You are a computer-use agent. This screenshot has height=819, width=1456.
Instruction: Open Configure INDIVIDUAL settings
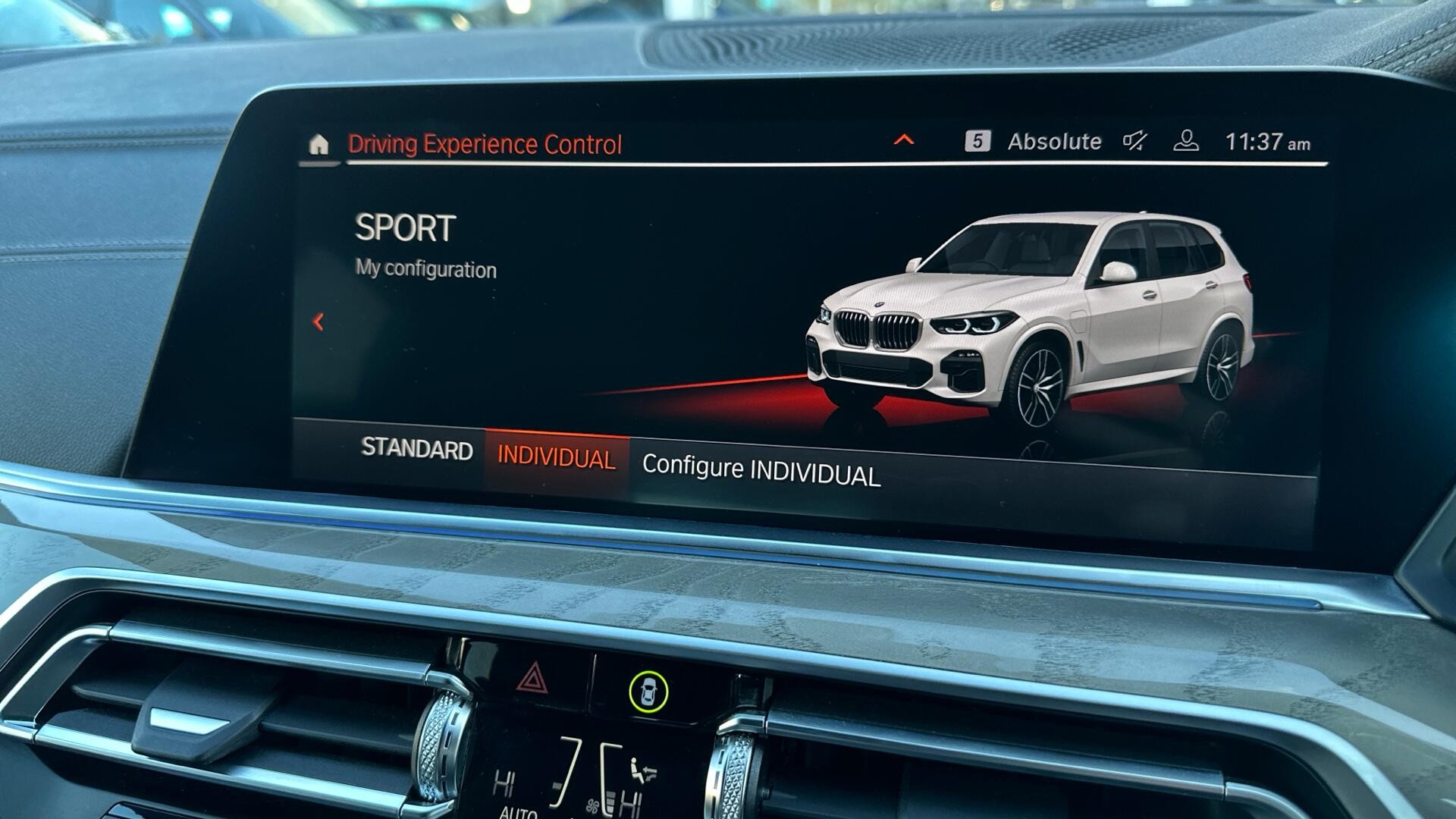761,470
